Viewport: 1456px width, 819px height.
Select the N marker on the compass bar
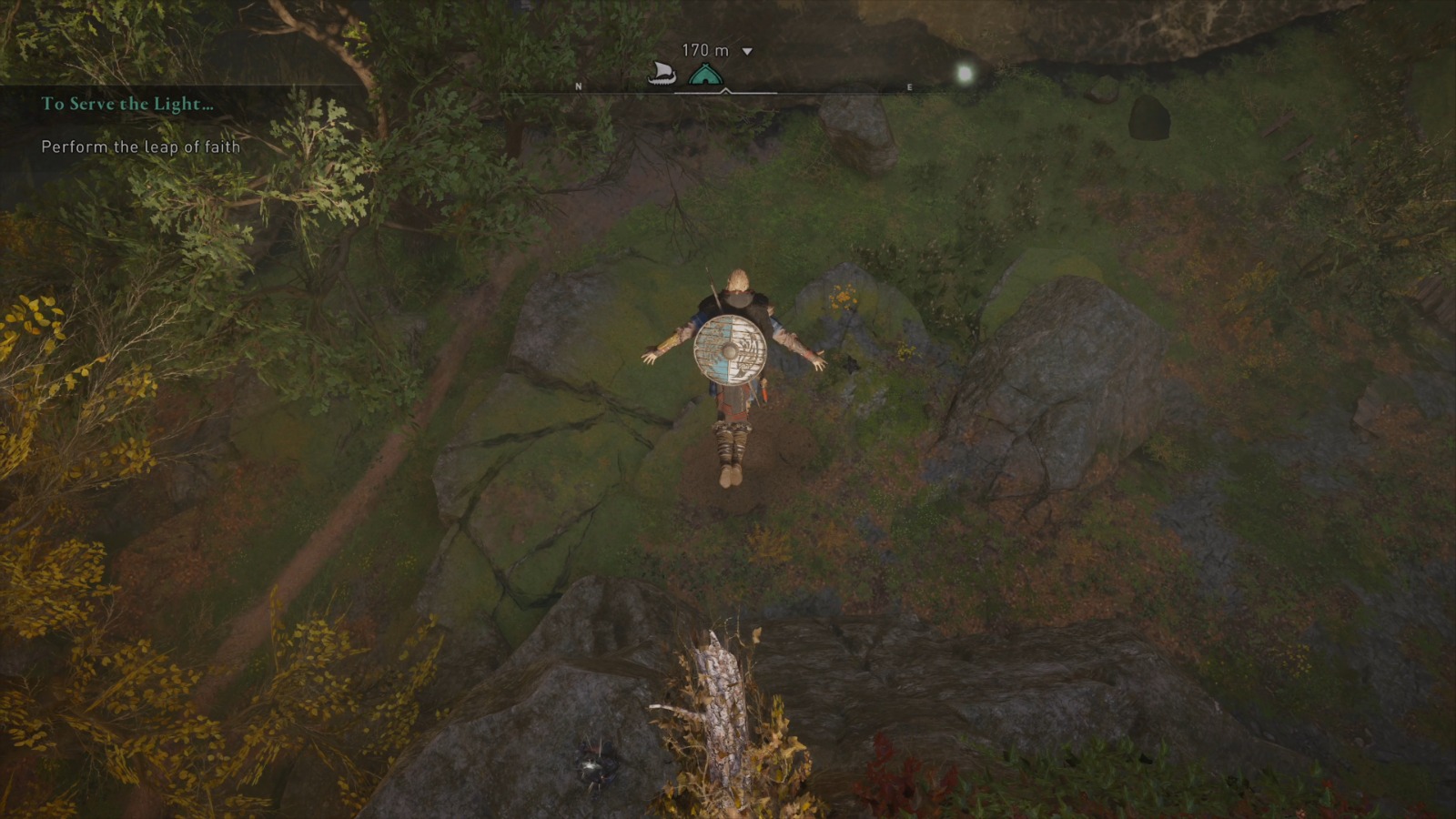(579, 86)
